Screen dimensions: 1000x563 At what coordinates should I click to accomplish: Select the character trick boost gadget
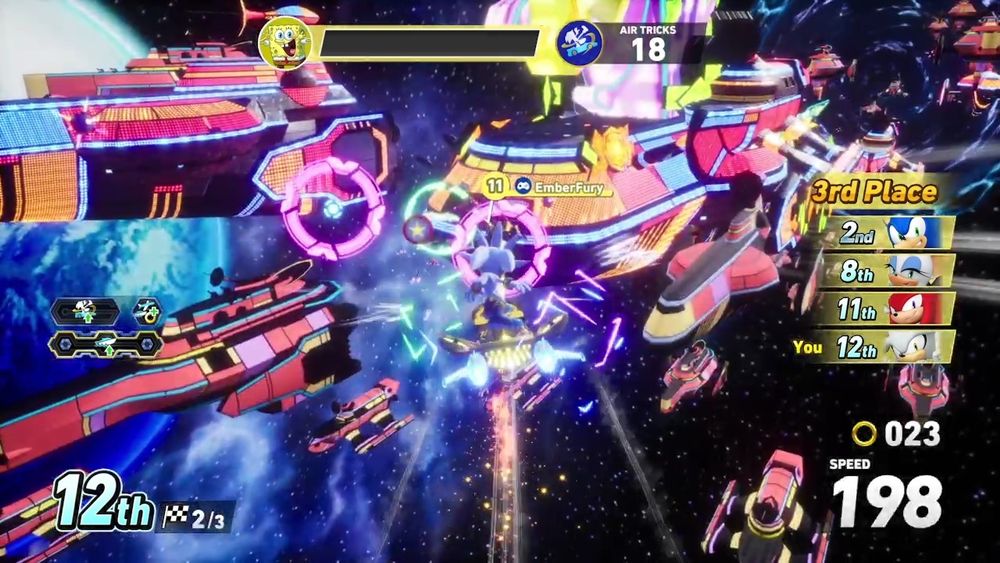[x=88, y=311]
